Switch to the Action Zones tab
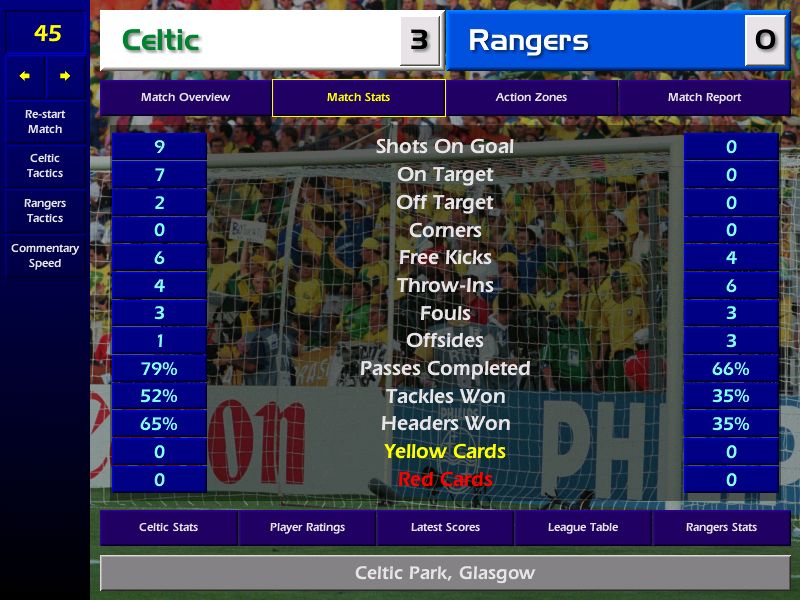Screen dimensions: 800x600 pyautogui.click(x=531, y=98)
